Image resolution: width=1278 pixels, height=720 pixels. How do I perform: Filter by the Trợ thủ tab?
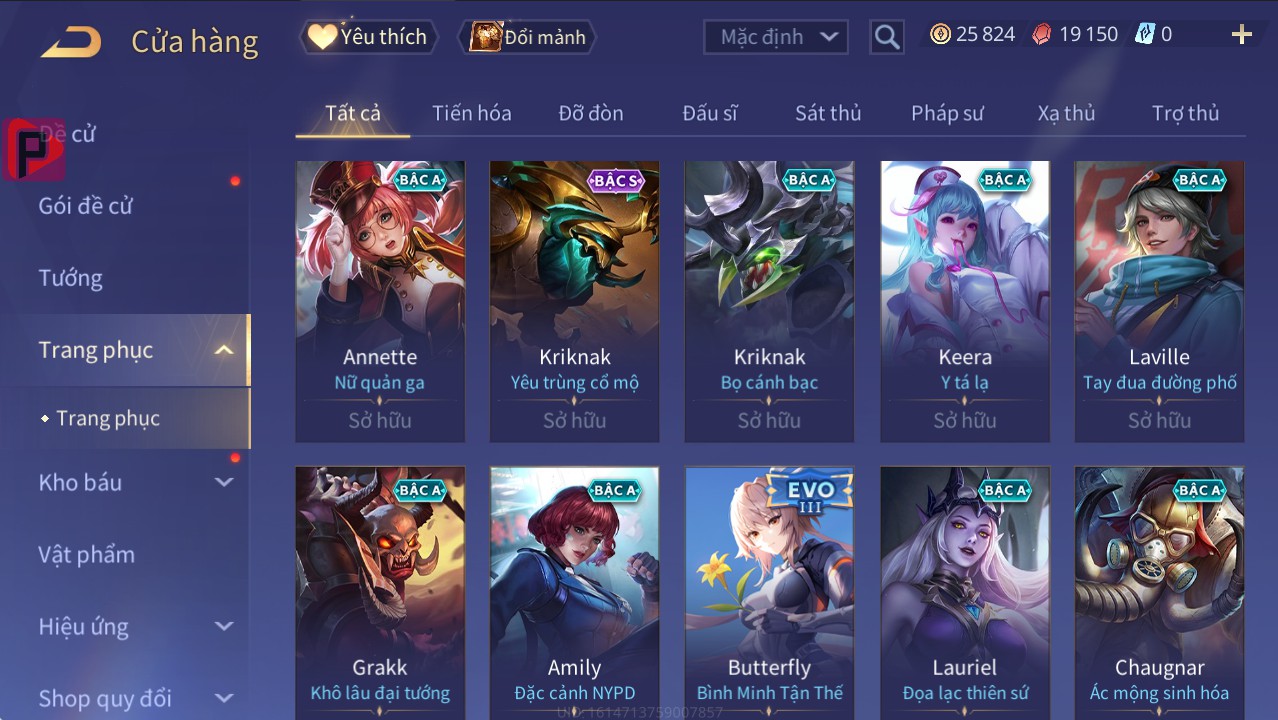[x=1185, y=113]
